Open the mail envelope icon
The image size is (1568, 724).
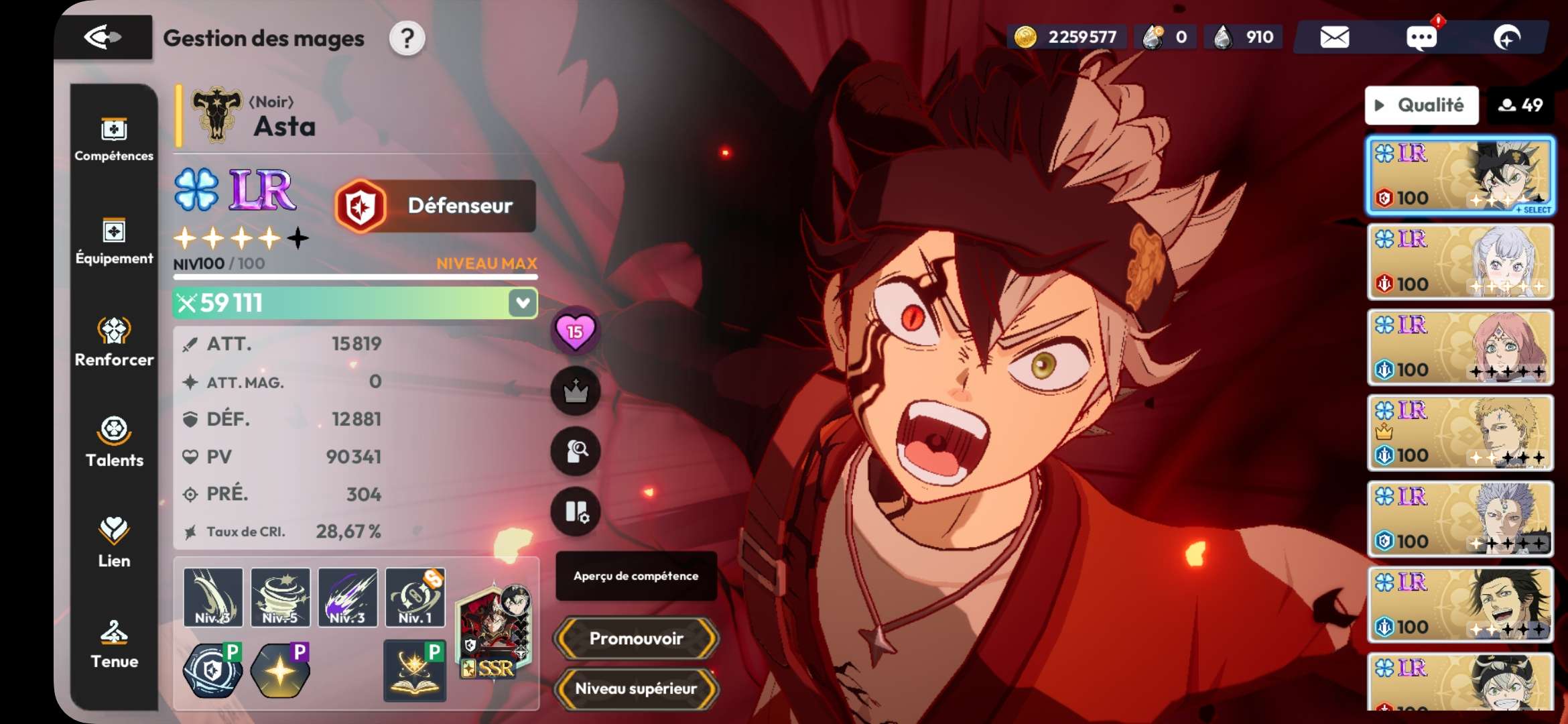[x=1334, y=38]
